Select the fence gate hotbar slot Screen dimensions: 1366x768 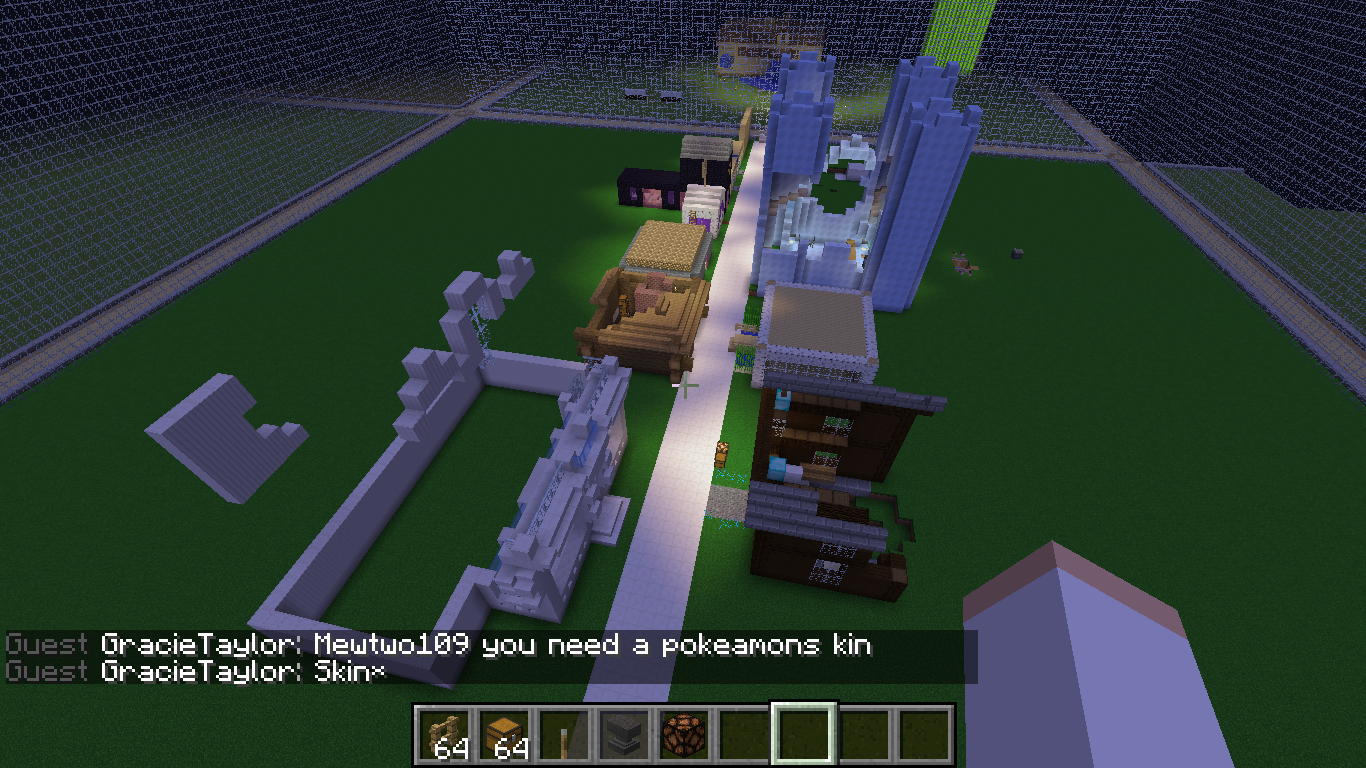[x=444, y=735]
